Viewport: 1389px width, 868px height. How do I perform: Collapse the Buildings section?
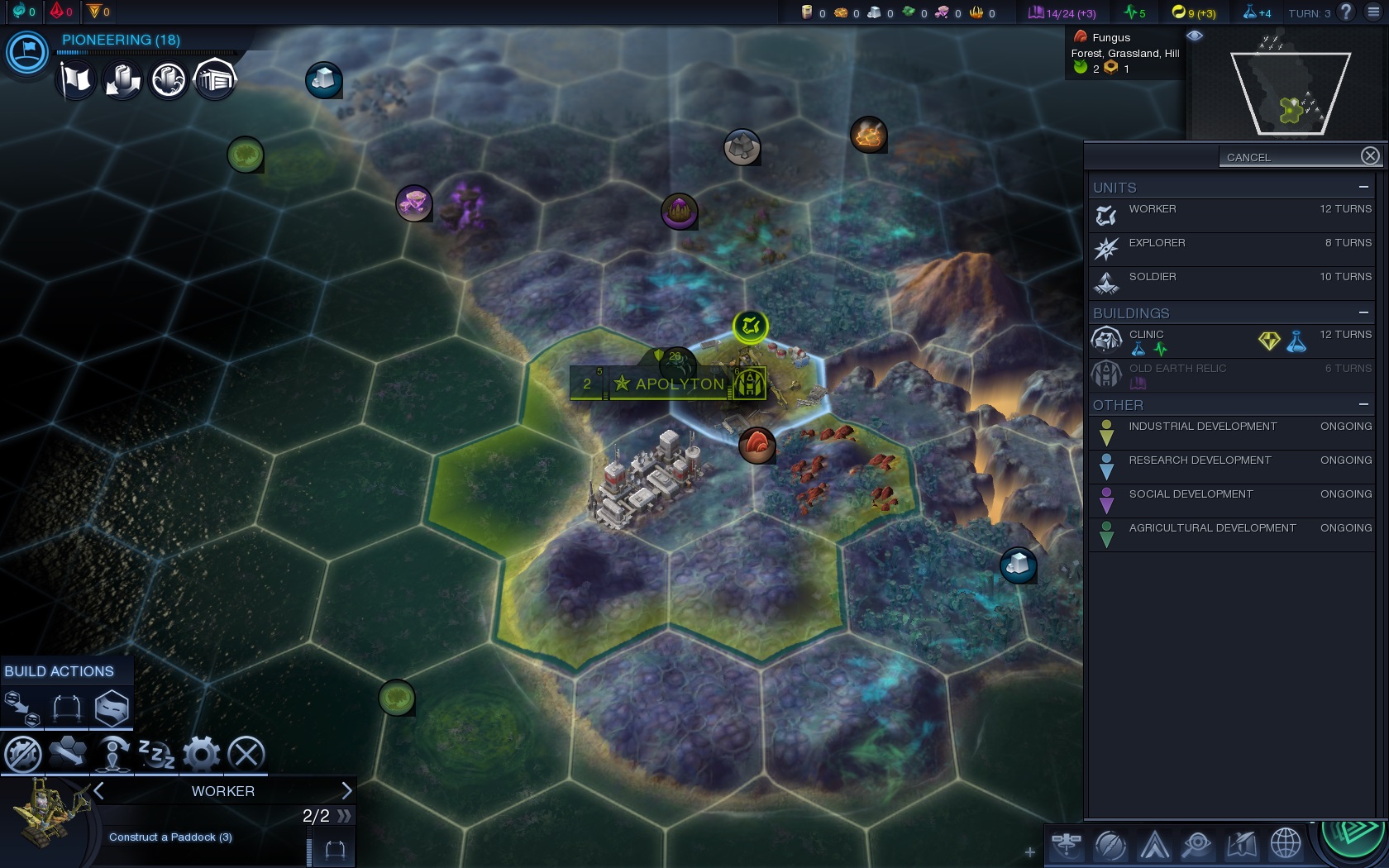click(1363, 313)
